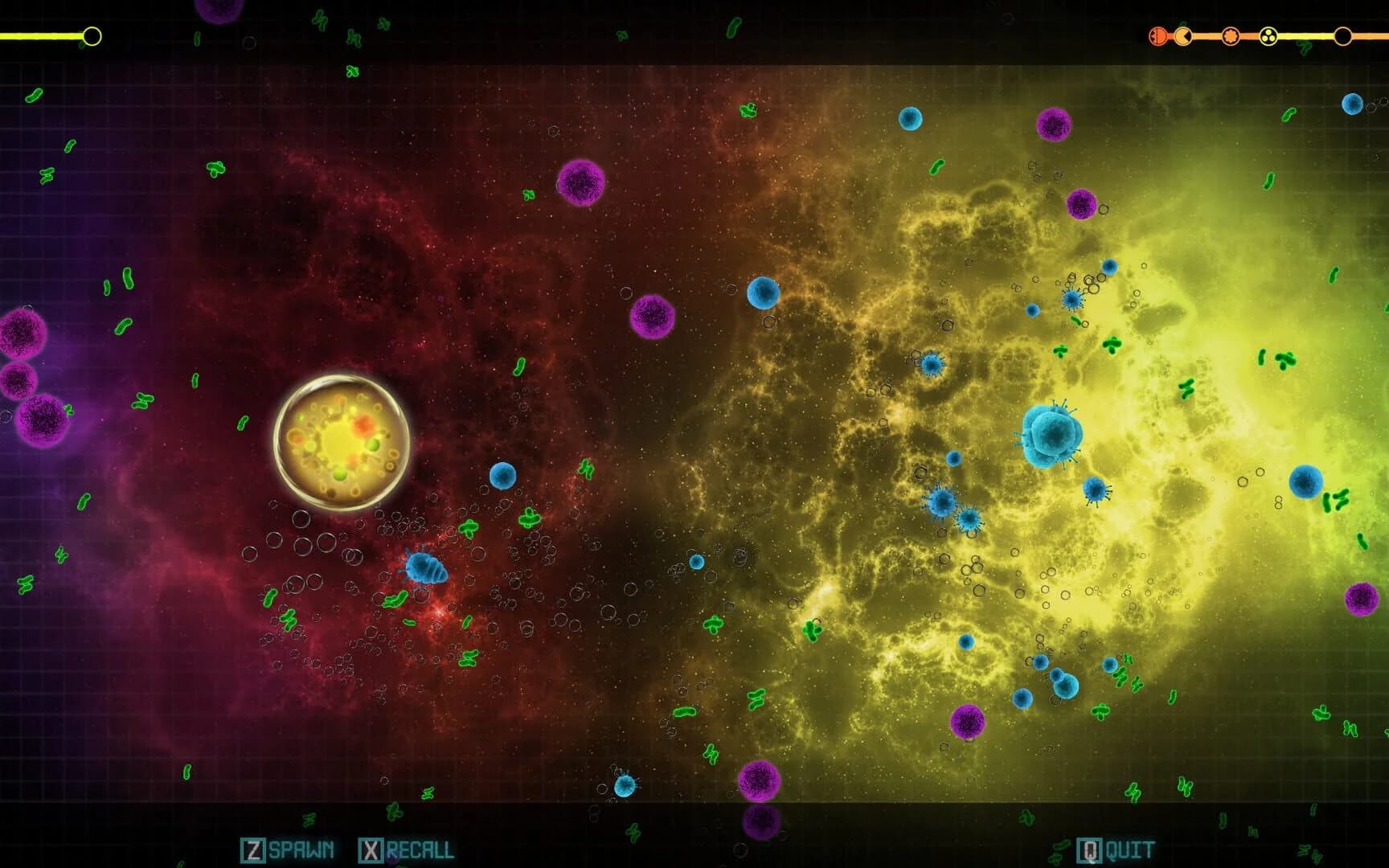Click the Pac-Man-shaped mutation icon

tap(1182, 35)
